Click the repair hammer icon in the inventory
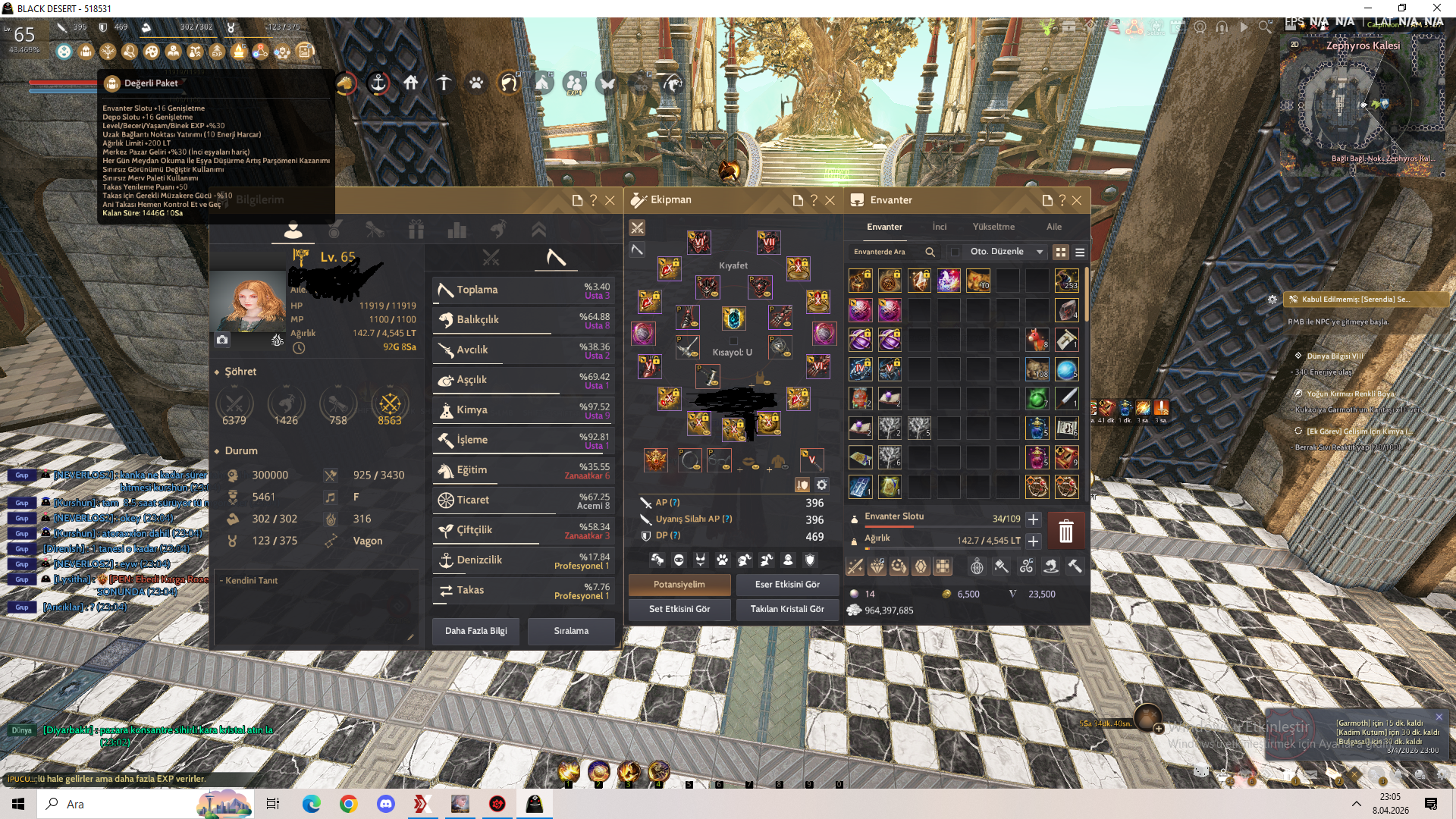The width and height of the screenshot is (1456, 819). (x=1075, y=566)
